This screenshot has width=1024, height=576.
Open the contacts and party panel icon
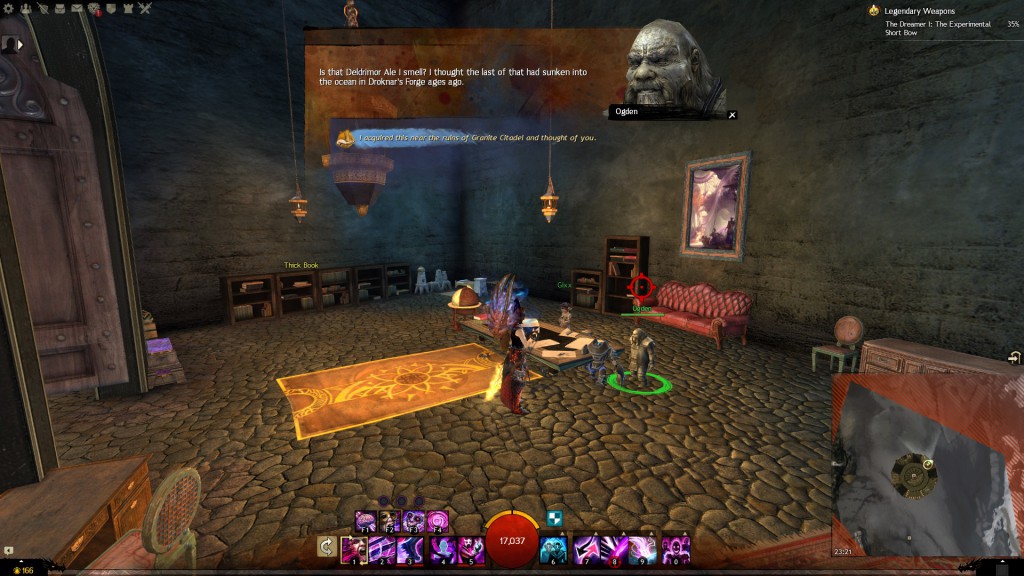[24, 8]
